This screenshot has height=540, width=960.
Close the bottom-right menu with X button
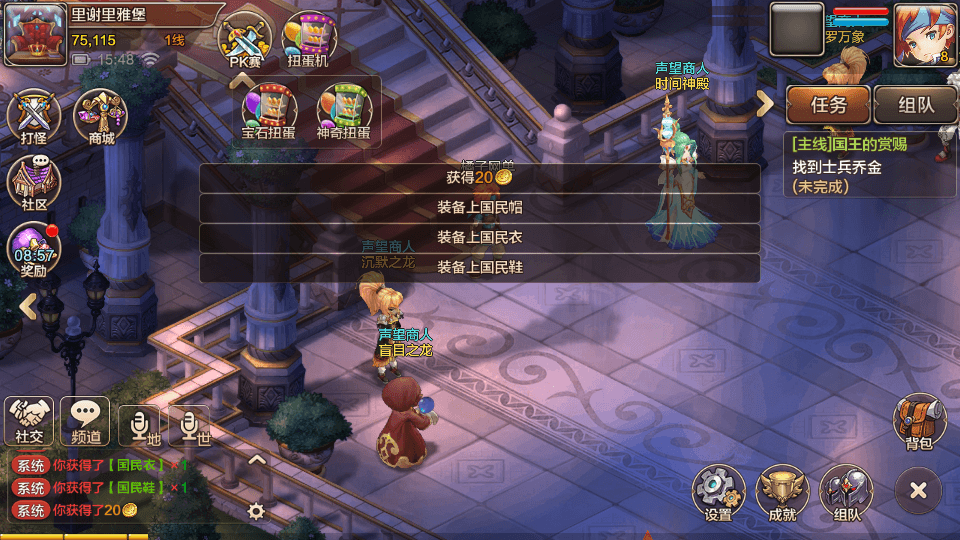tap(918, 490)
